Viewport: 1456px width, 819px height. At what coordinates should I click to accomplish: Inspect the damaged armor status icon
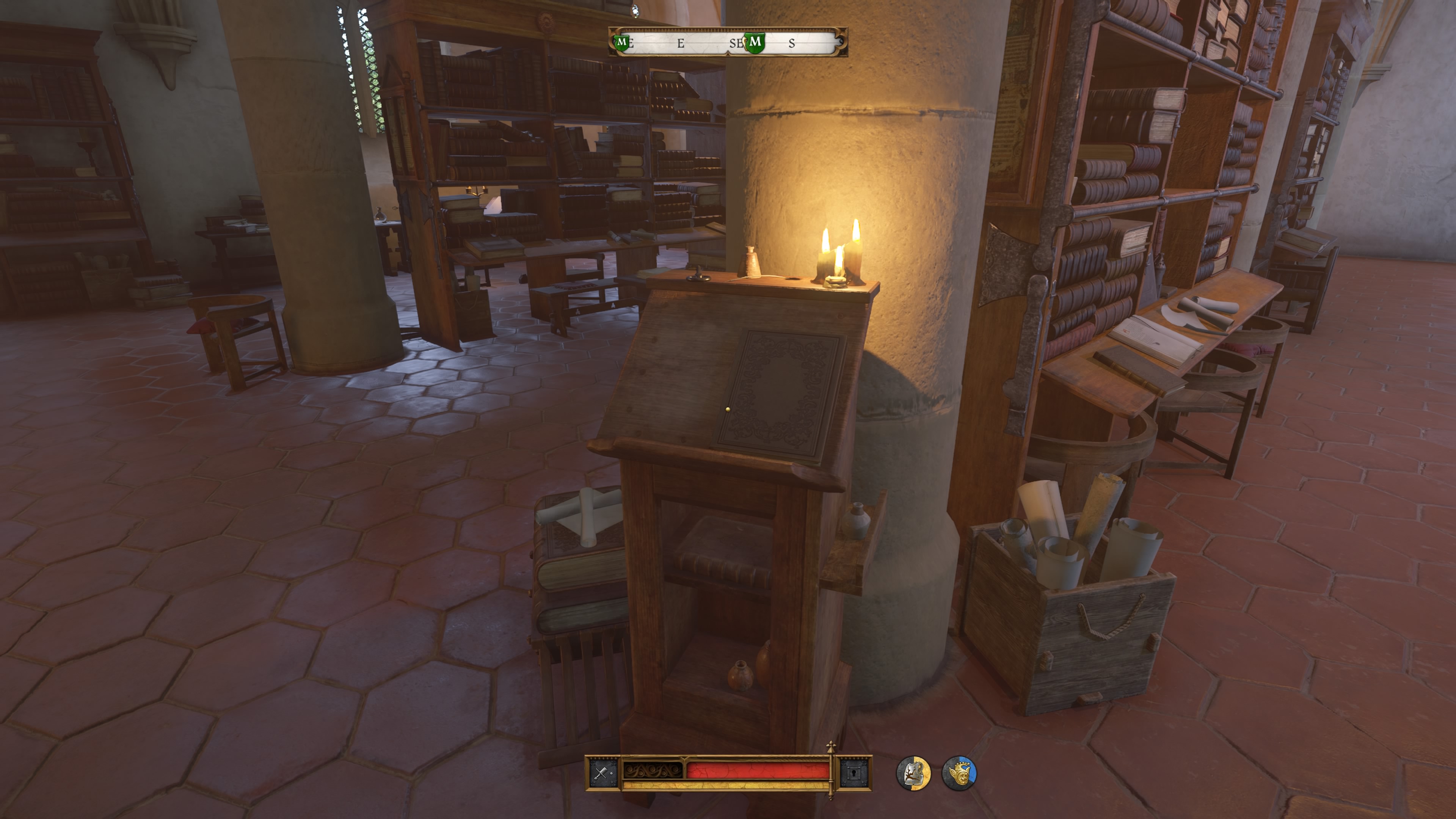tap(913, 773)
